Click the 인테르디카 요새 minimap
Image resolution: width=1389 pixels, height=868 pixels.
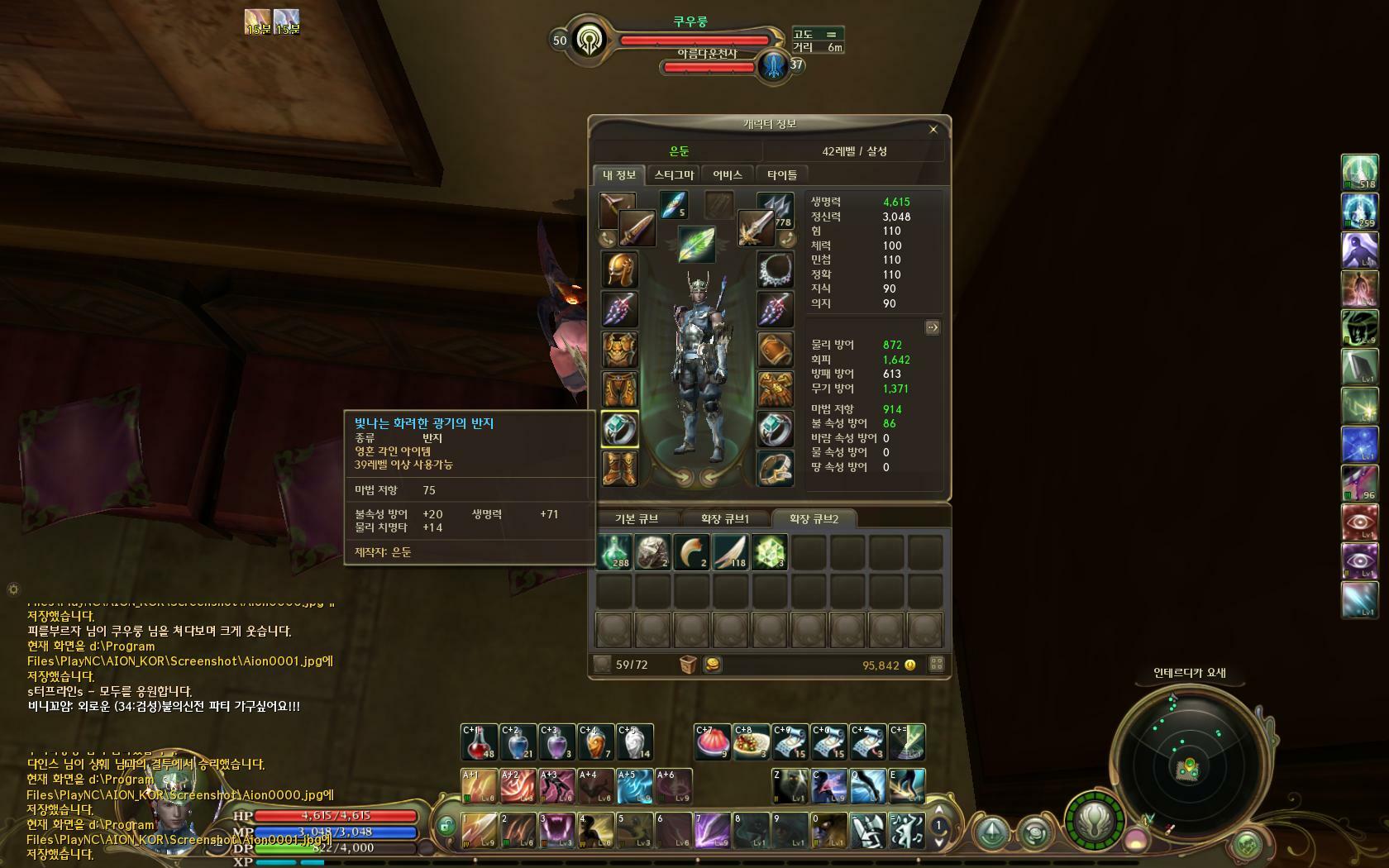pos(1189,768)
